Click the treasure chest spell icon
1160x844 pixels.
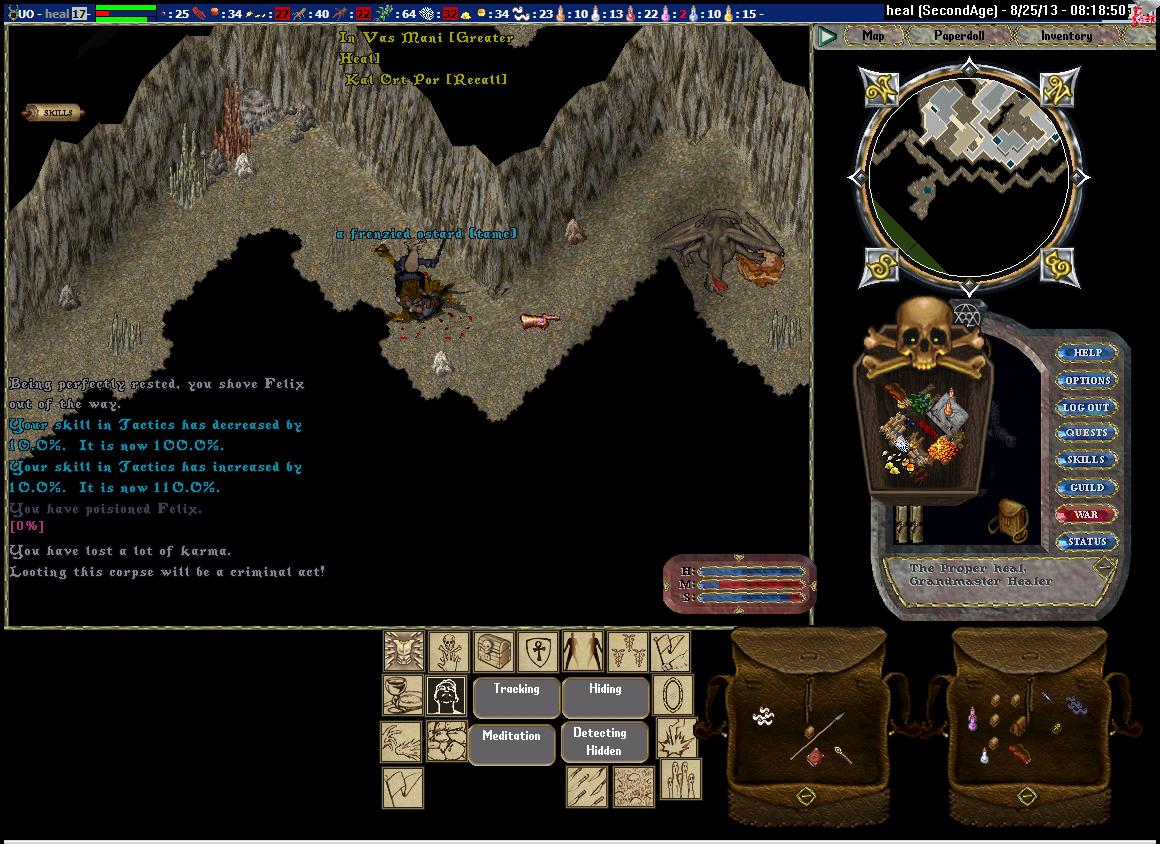click(x=493, y=651)
